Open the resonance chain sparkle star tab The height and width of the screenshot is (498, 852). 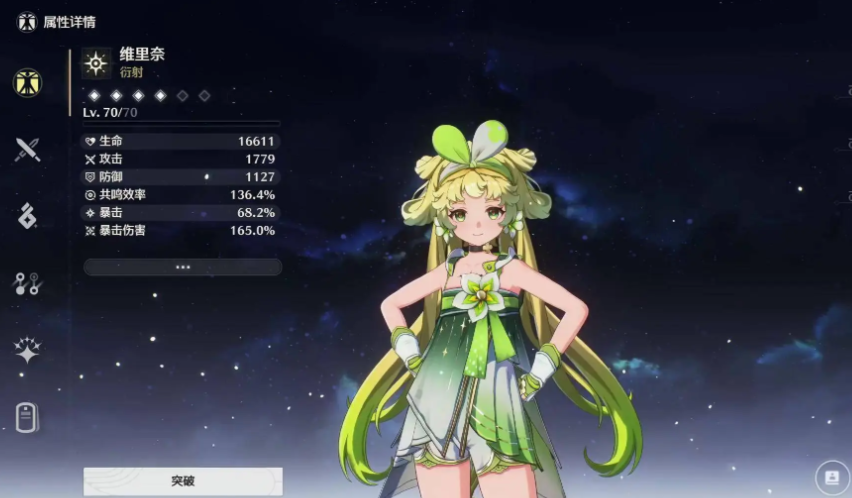[x=27, y=350]
